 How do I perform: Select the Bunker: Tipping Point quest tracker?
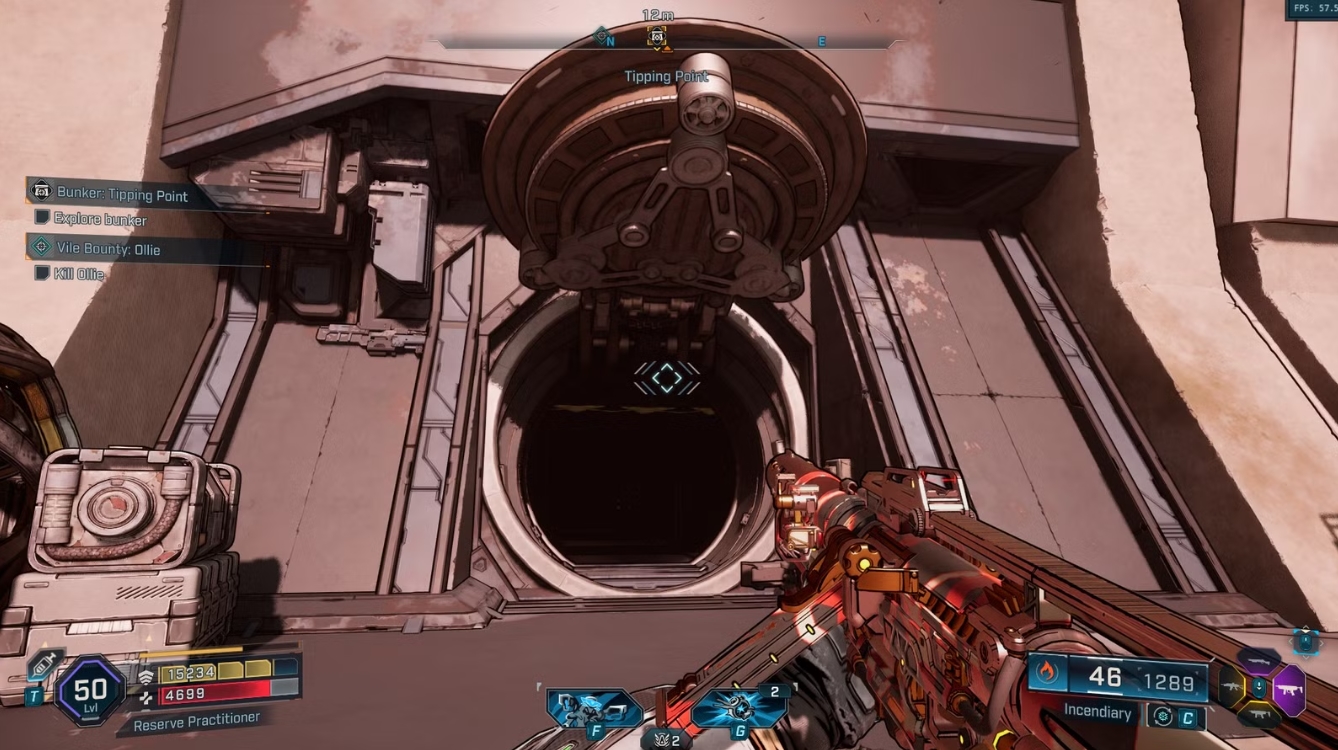coord(120,194)
